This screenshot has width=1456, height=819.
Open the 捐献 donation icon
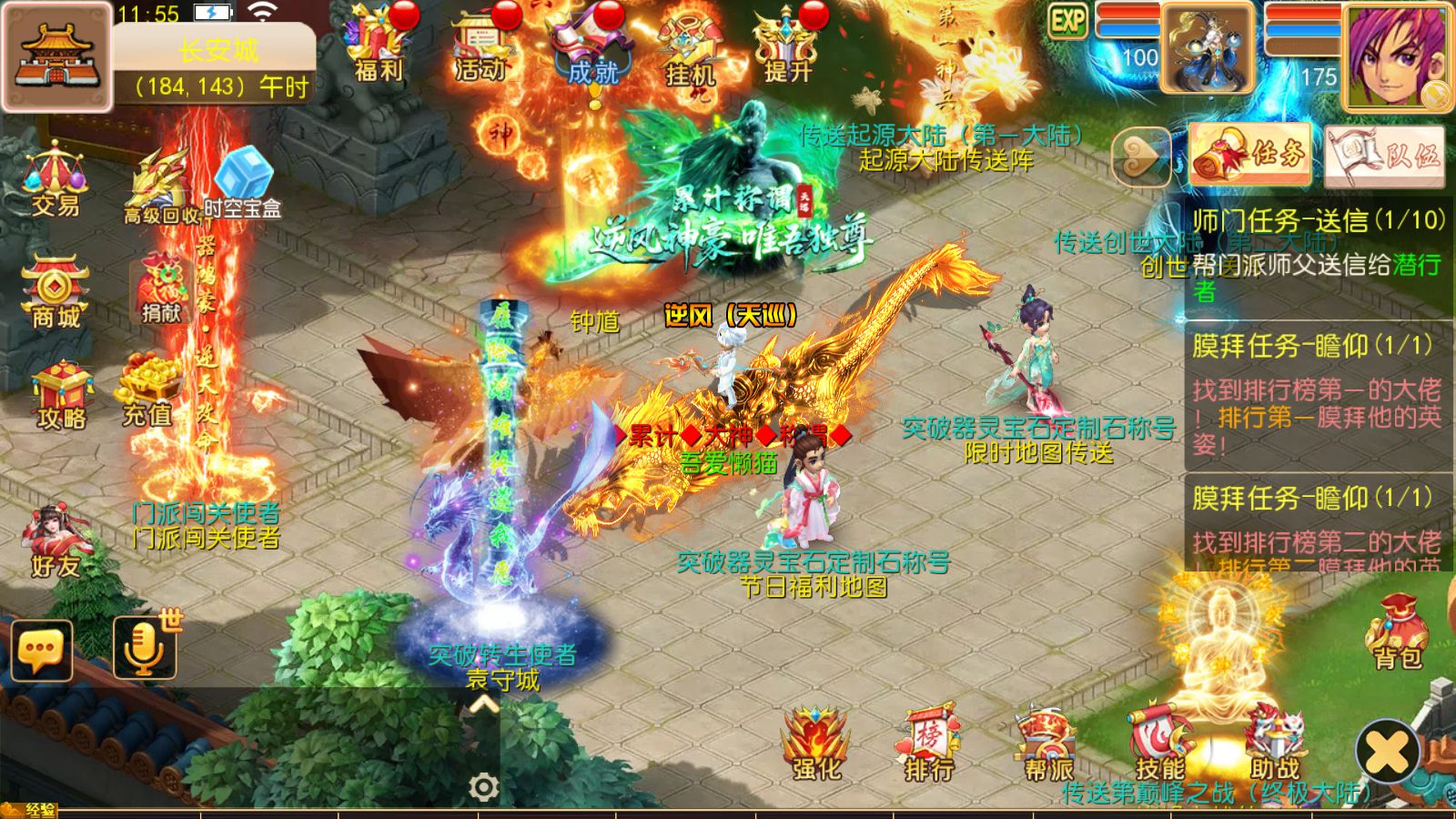[x=161, y=289]
